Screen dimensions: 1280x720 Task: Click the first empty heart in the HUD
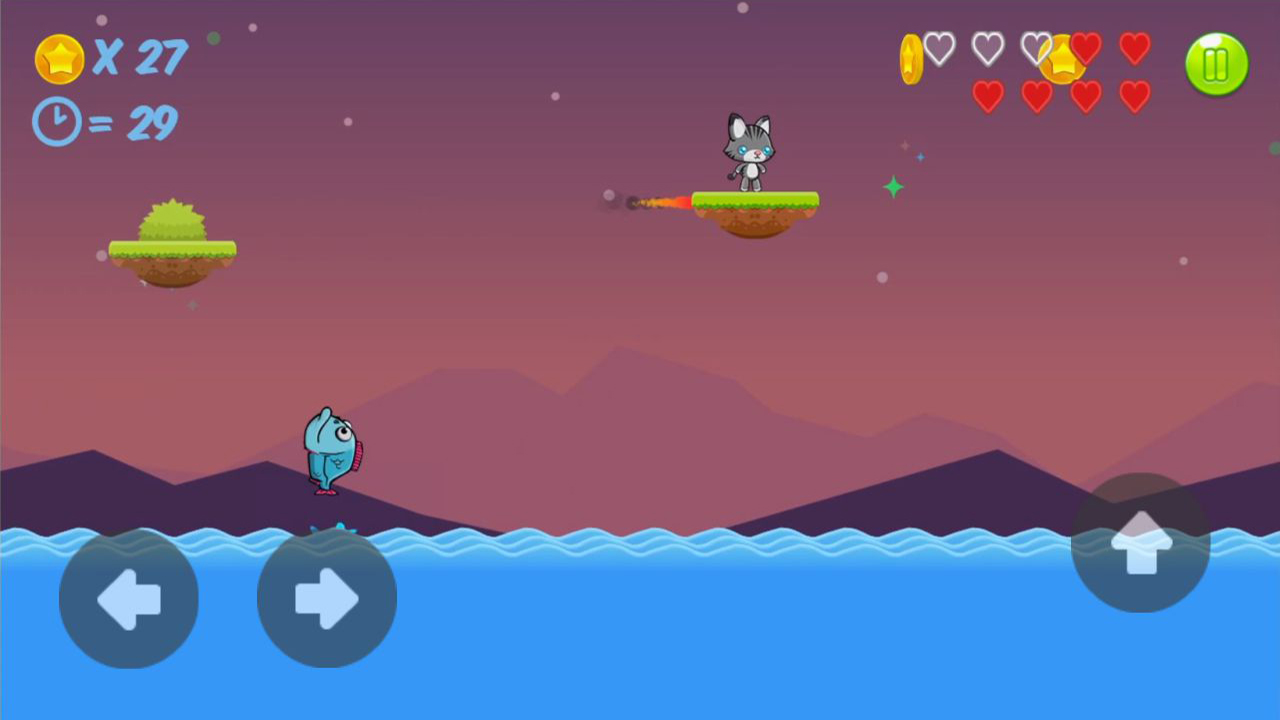pyautogui.click(x=938, y=47)
